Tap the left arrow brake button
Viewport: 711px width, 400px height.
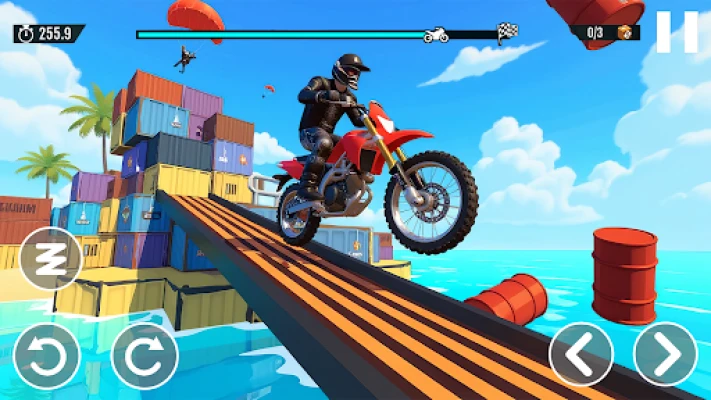point(581,354)
